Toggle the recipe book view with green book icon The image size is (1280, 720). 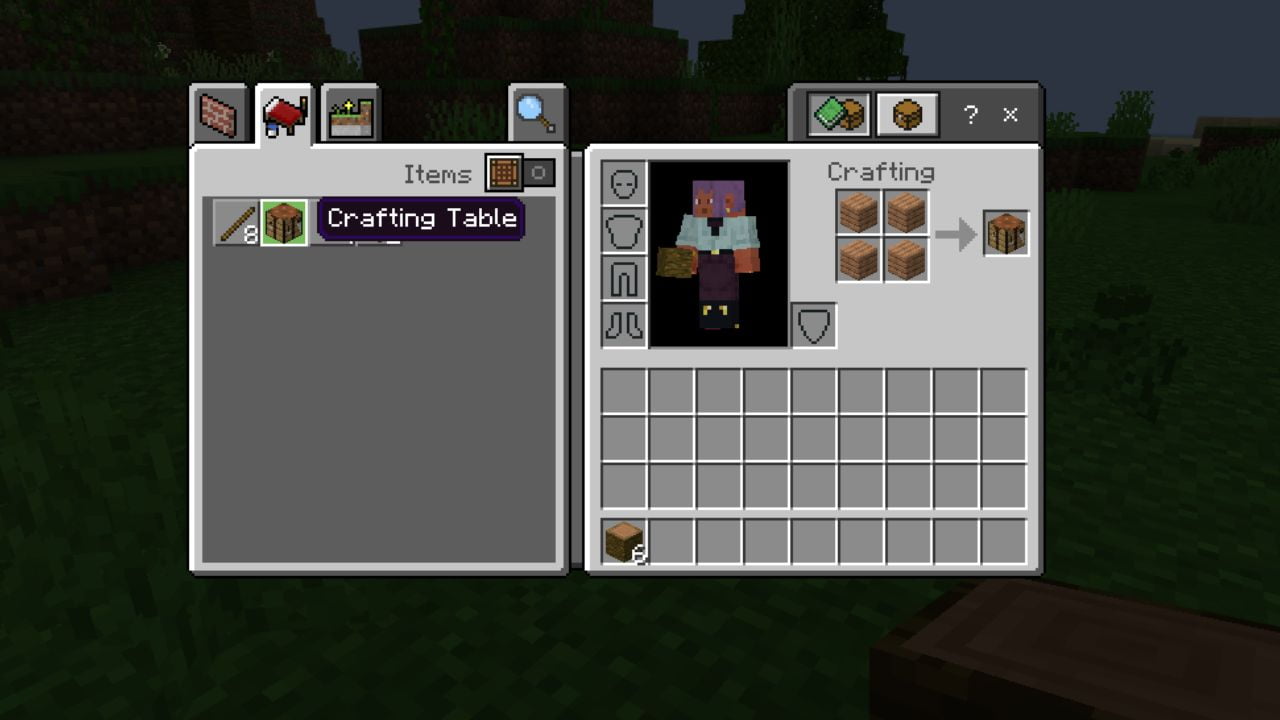coord(840,114)
